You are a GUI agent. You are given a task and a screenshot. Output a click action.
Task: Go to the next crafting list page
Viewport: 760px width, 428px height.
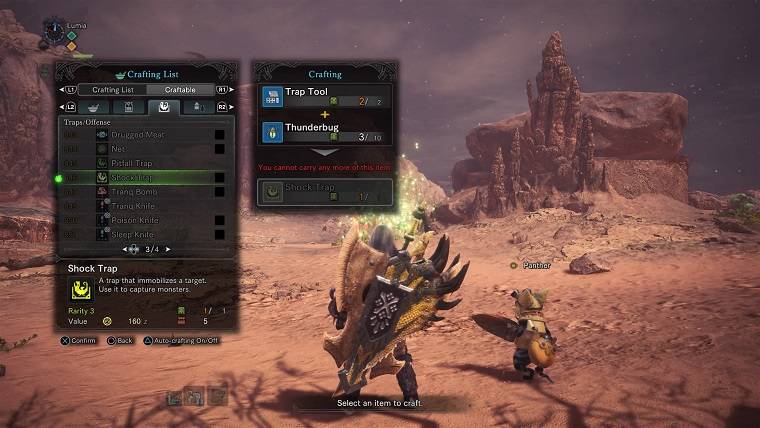168,249
